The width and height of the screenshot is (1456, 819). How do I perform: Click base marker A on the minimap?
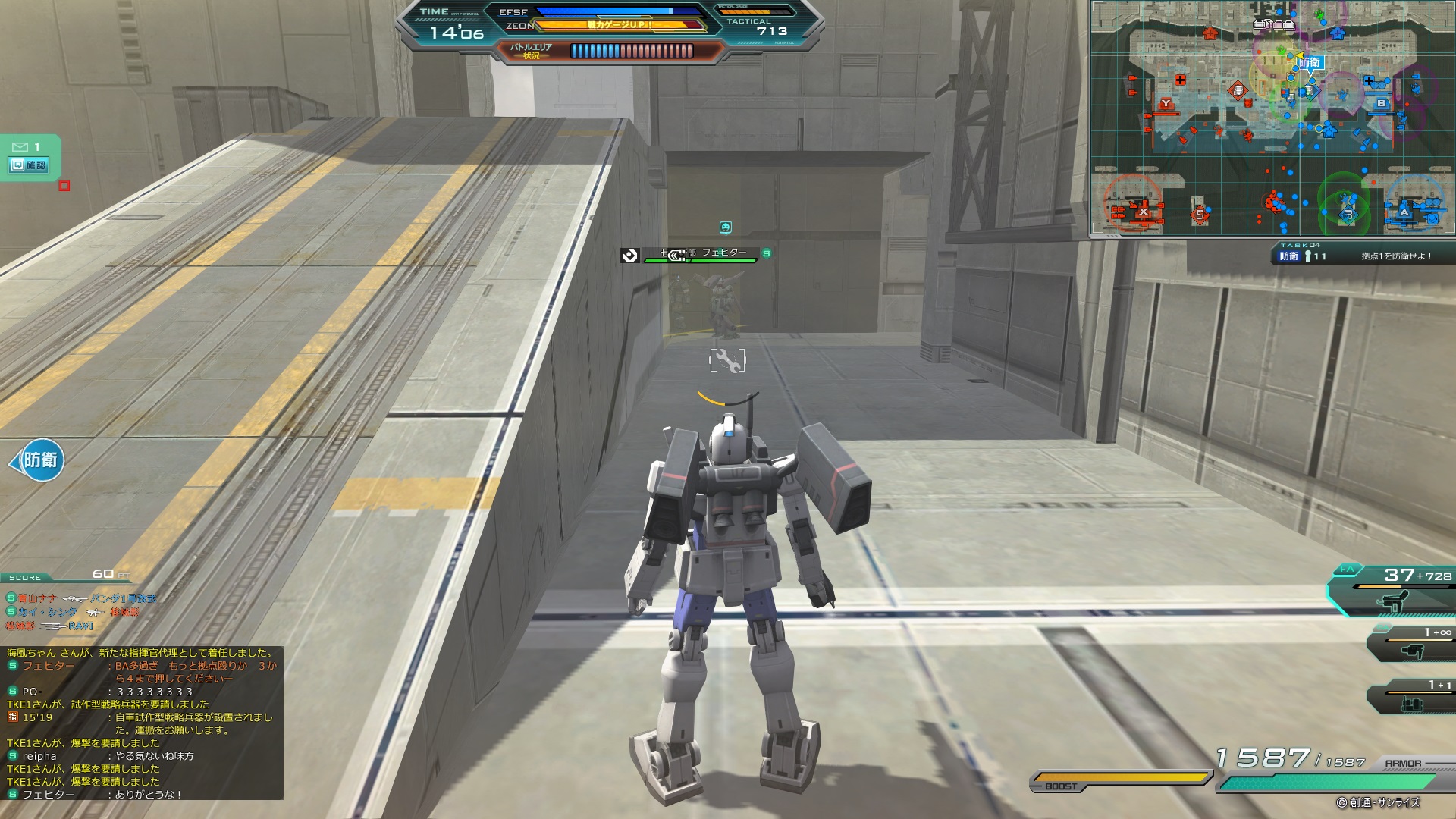tap(1404, 213)
